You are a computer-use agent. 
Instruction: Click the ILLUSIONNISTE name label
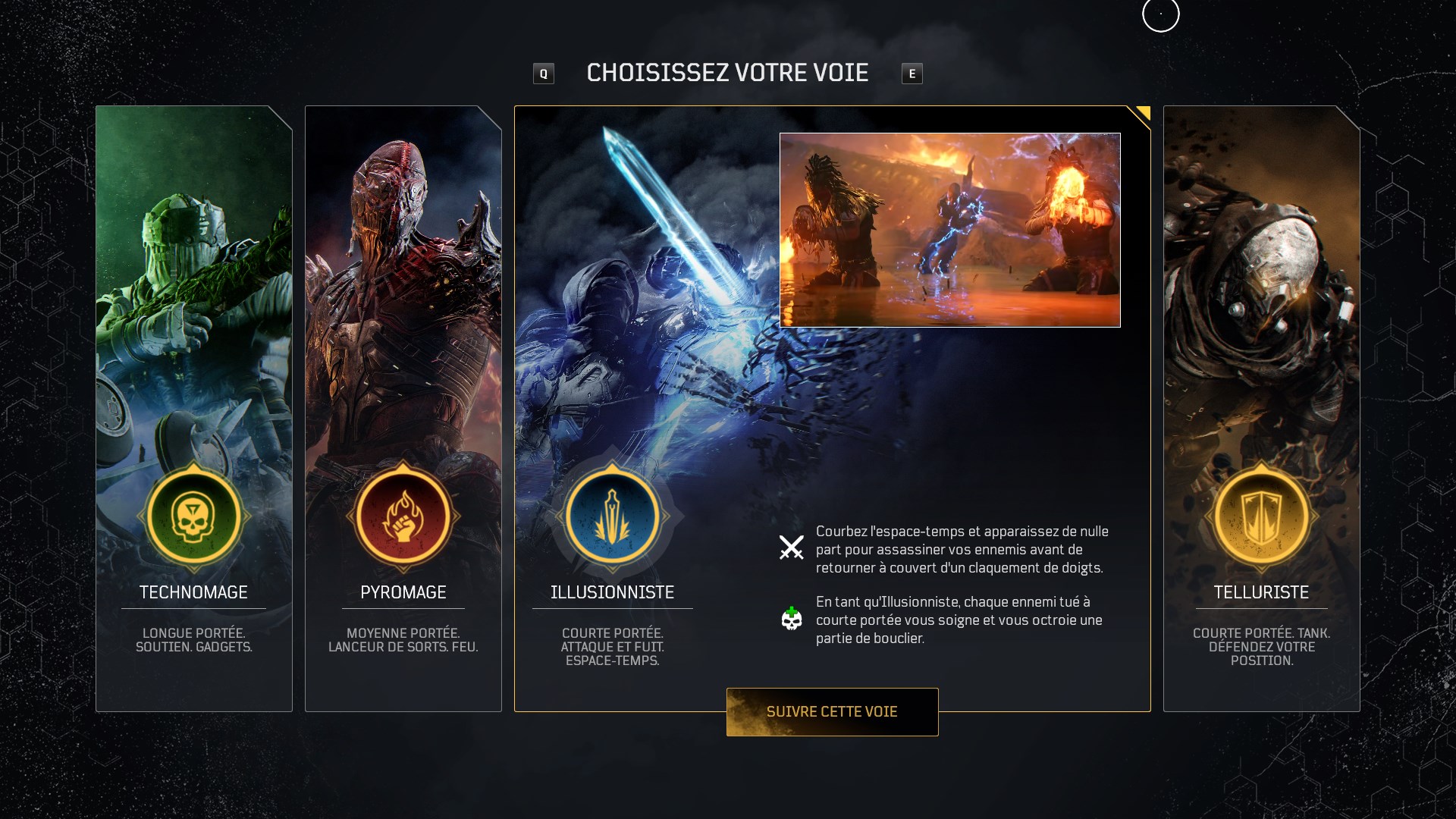pyautogui.click(x=613, y=592)
